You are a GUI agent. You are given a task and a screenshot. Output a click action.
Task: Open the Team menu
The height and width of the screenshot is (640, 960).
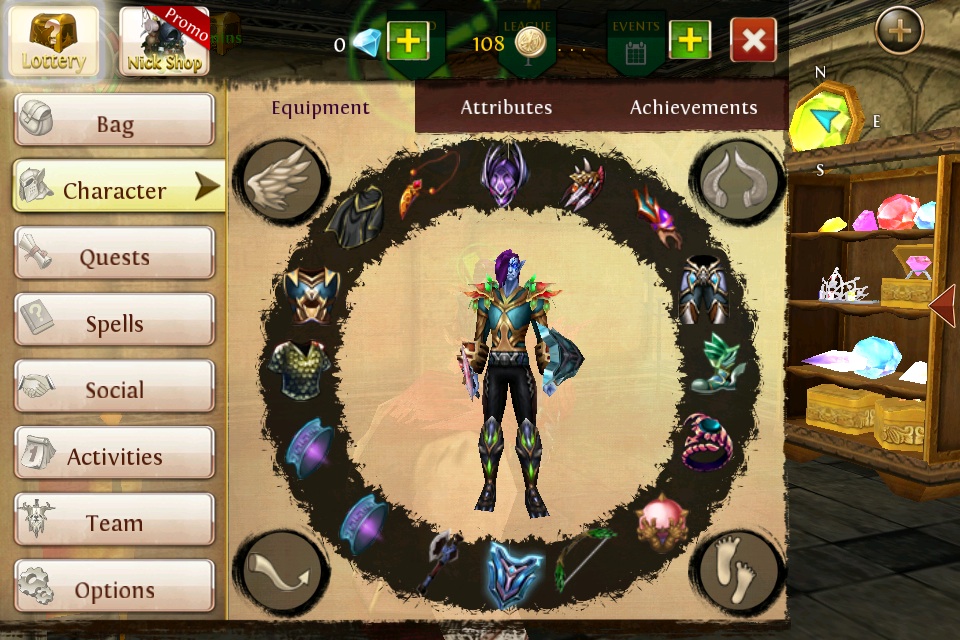coord(114,523)
